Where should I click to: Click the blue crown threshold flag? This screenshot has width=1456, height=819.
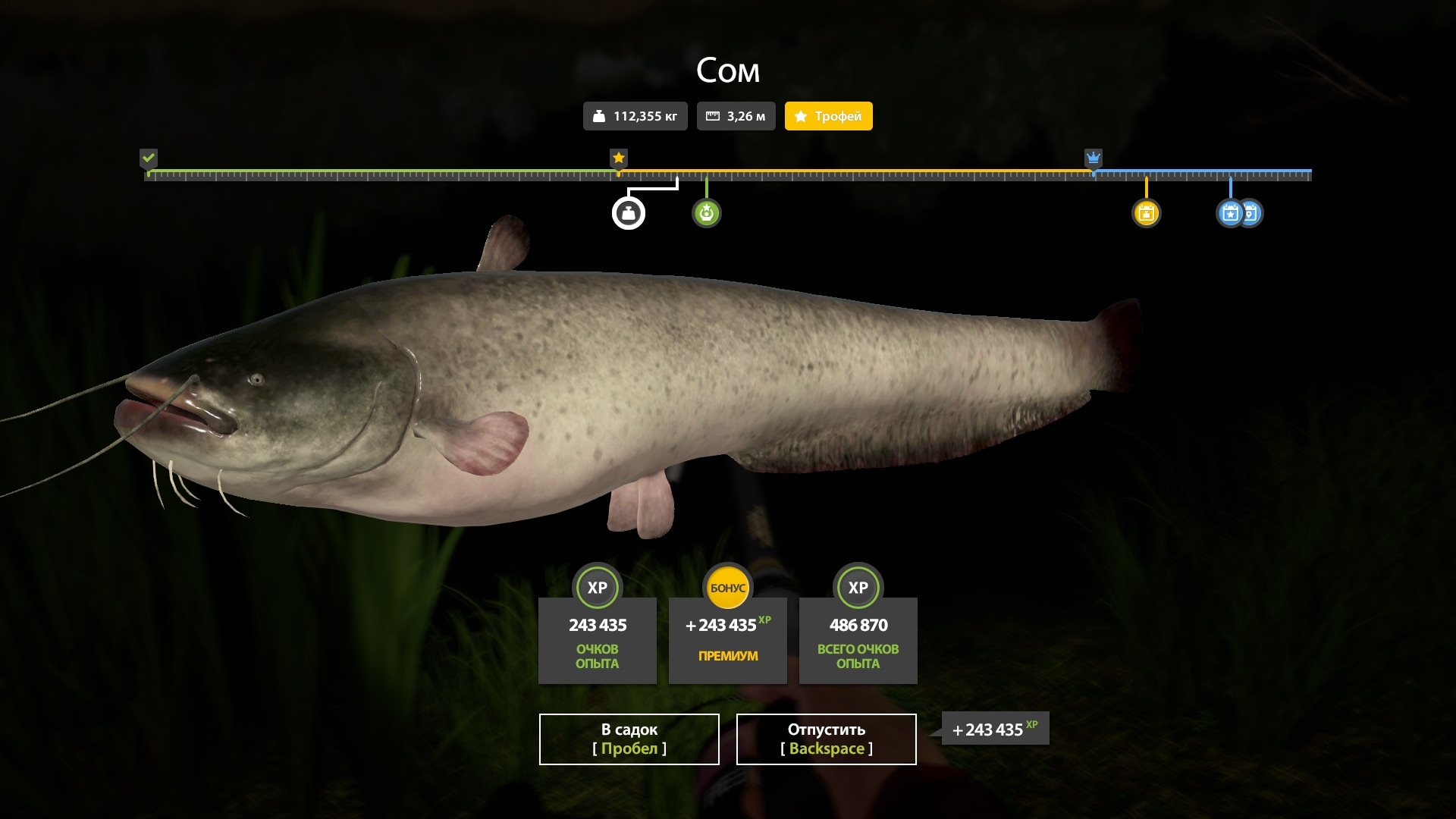(x=1093, y=158)
